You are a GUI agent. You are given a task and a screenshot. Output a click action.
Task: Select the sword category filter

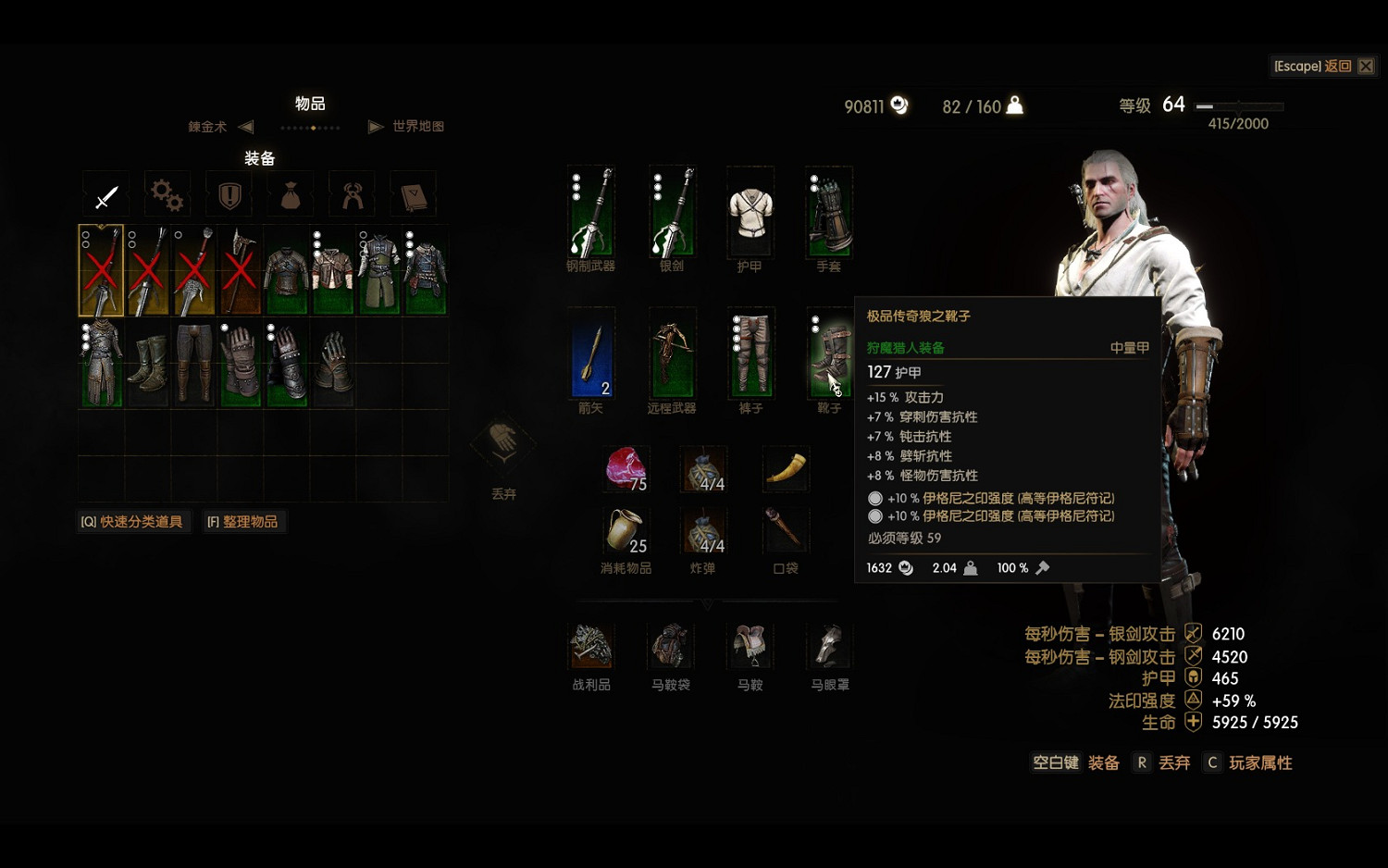pyautogui.click(x=105, y=194)
